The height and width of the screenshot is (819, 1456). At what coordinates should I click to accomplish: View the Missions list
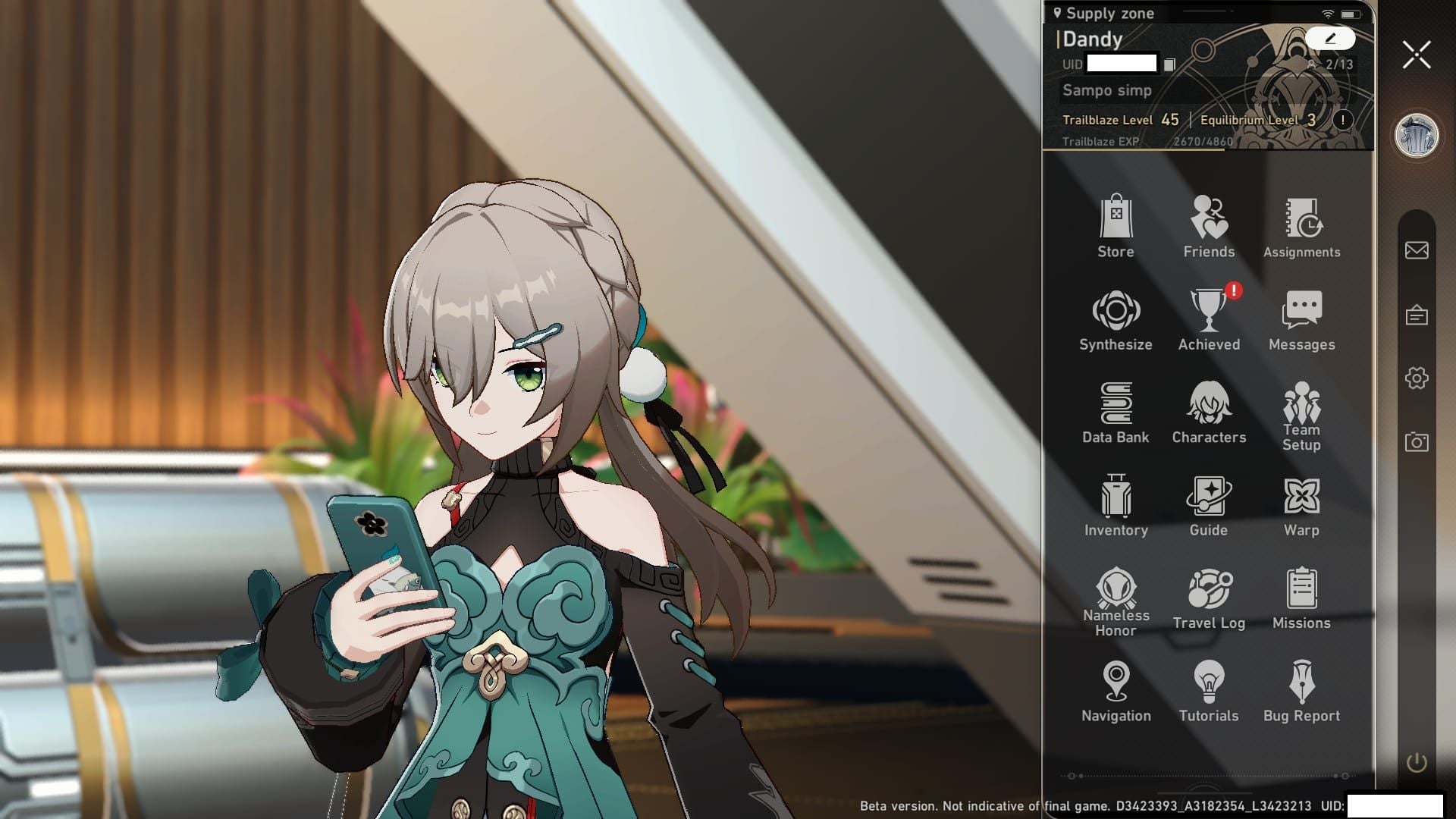[1301, 598]
